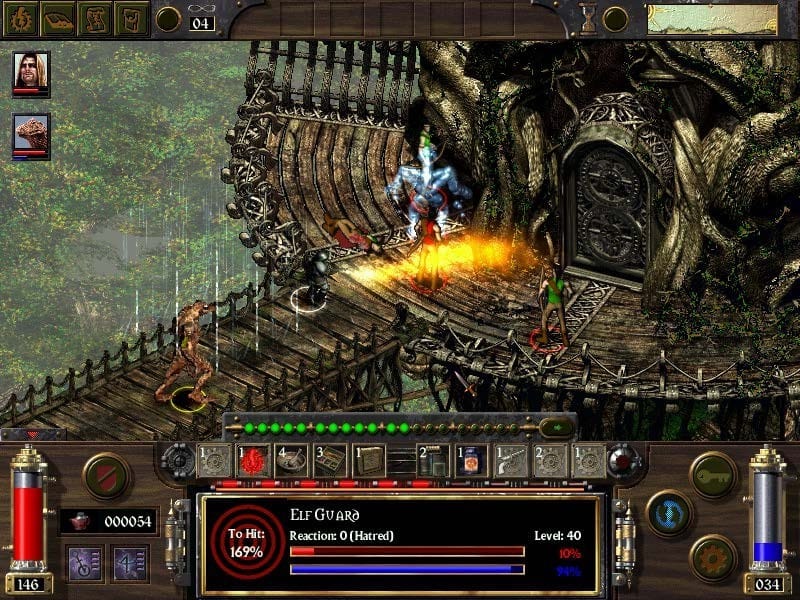Click the hourglass sleep button
The height and width of the screenshot is (600, 800).
588,18
